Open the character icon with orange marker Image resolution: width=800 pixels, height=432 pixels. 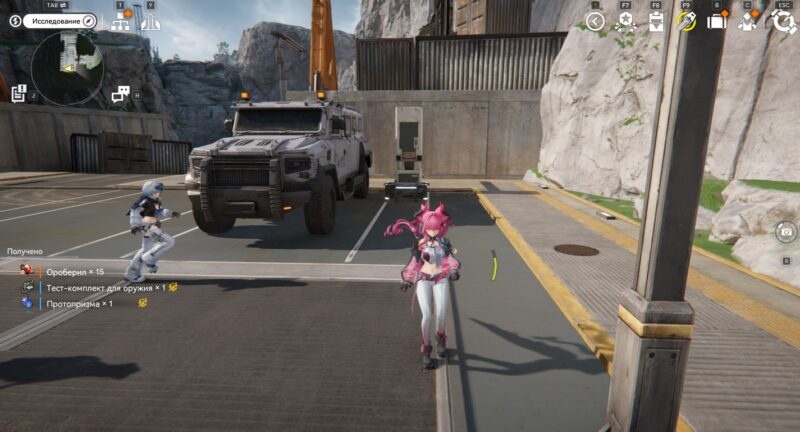(x=748, y=21)
